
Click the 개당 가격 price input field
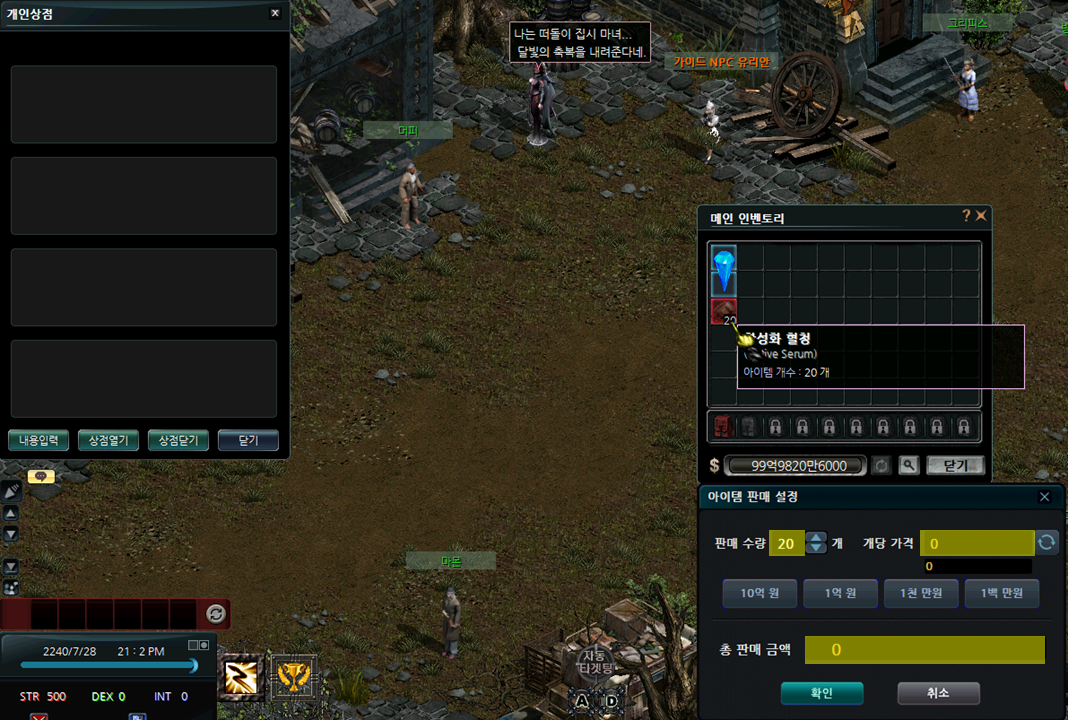click(976, 543)
